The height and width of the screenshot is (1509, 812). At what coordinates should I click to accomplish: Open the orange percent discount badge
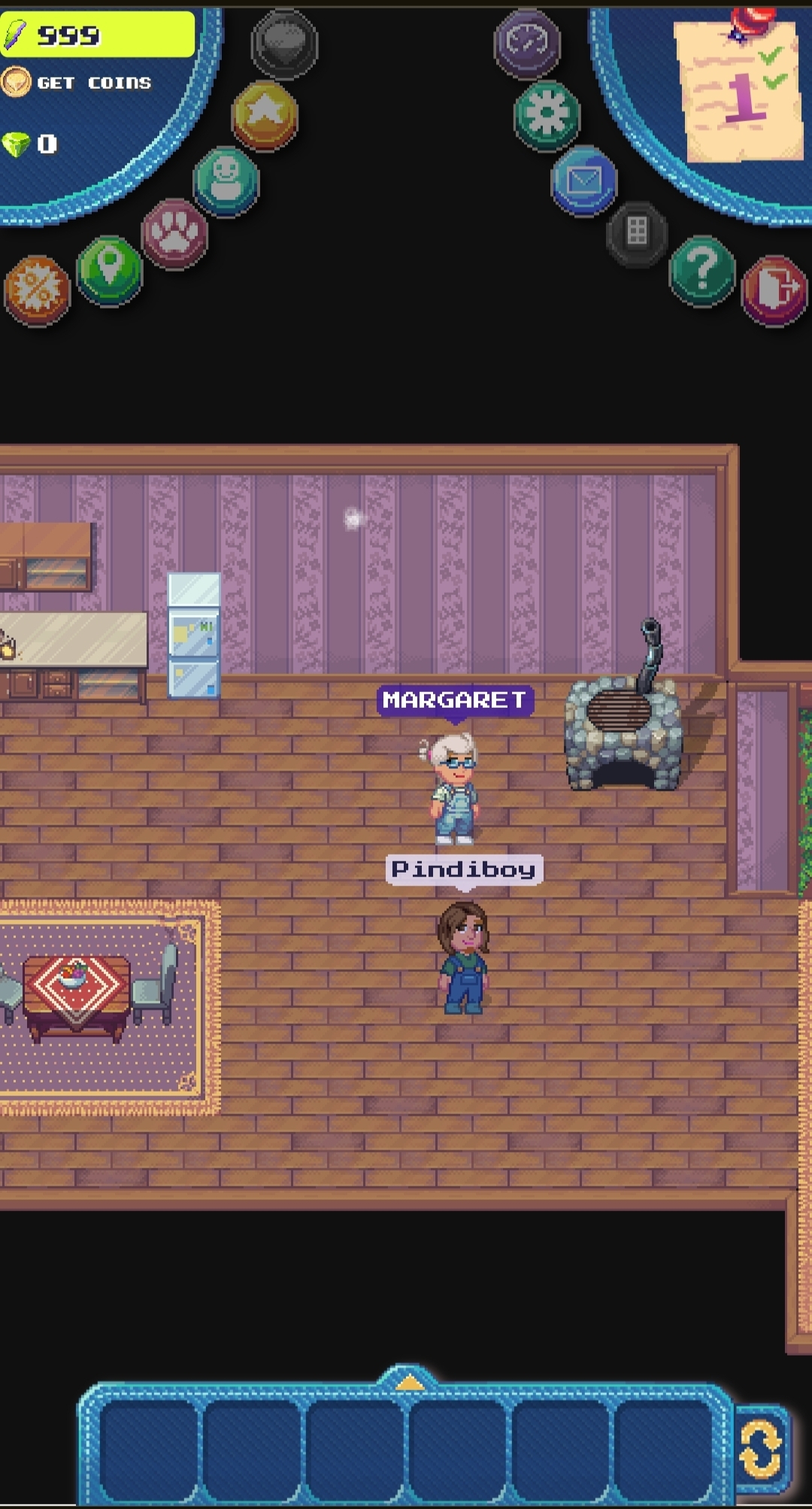pos(37,289)
